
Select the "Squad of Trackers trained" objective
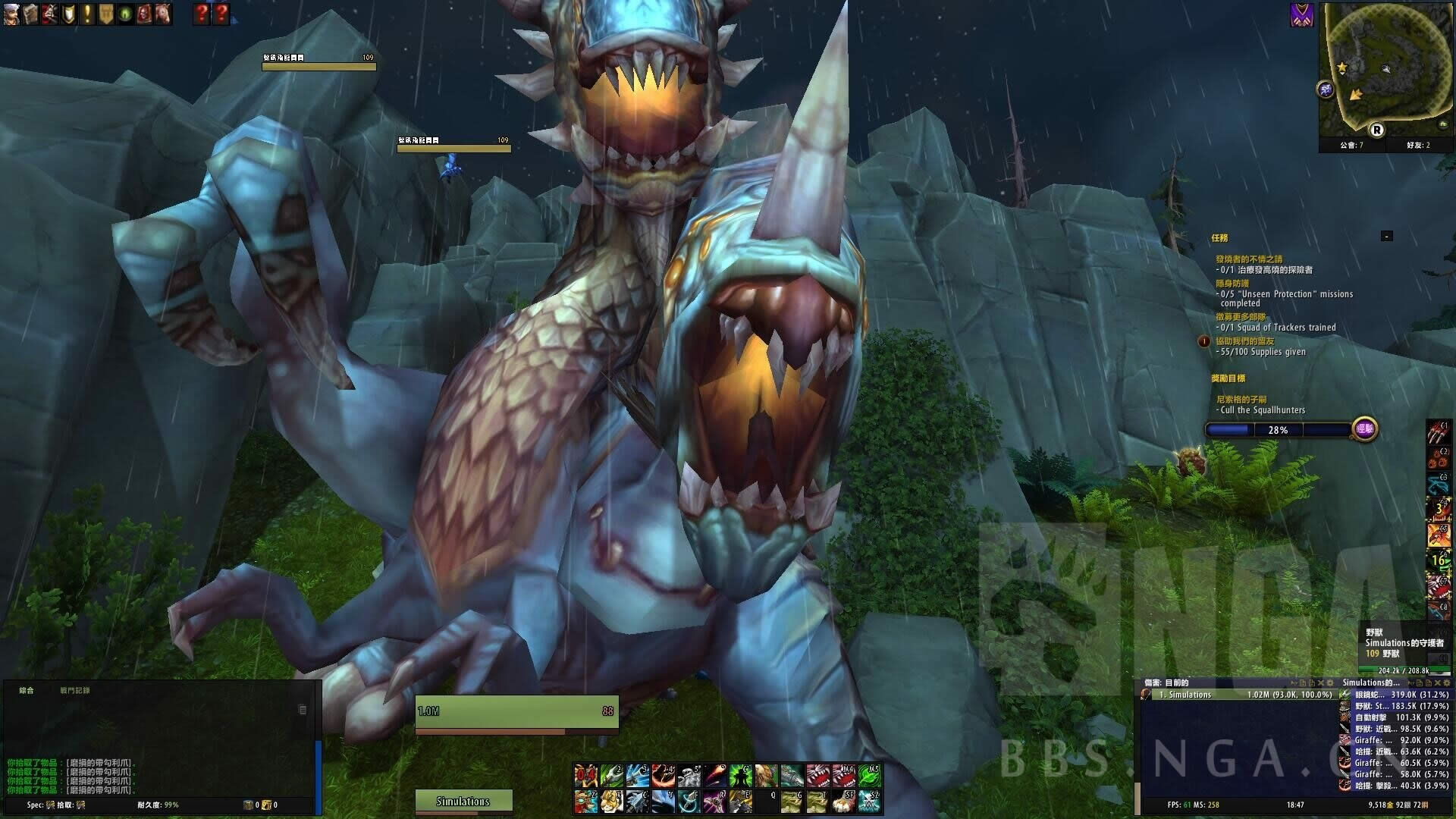(x=1278, y=328)
